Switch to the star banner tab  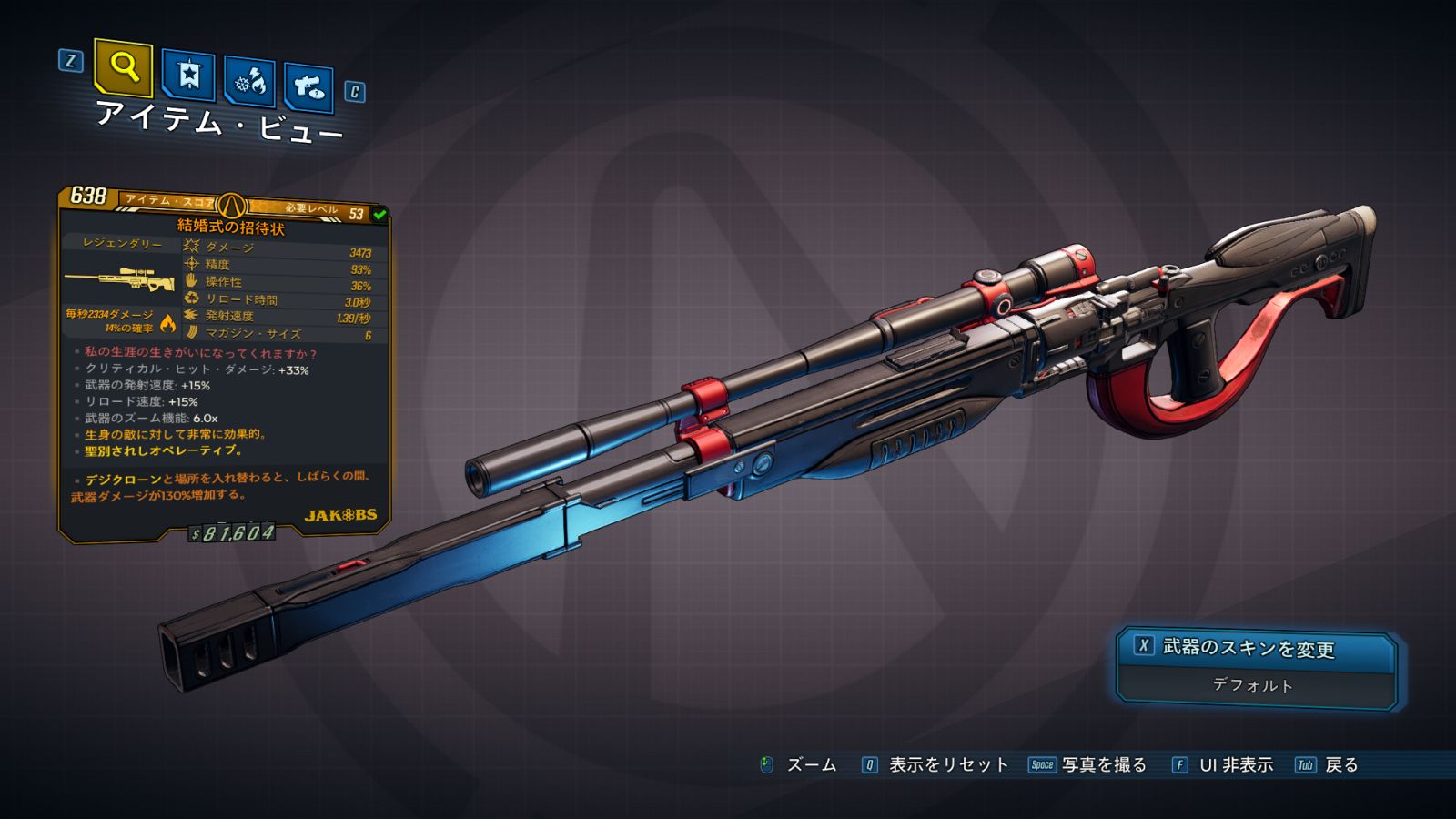point(188,75)
